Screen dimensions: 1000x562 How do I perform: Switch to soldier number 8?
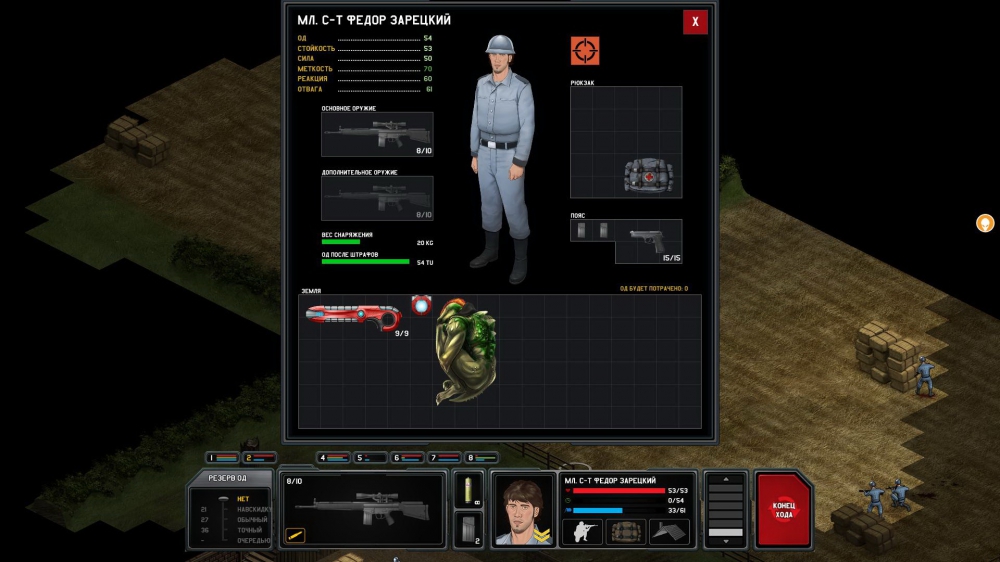481,458
